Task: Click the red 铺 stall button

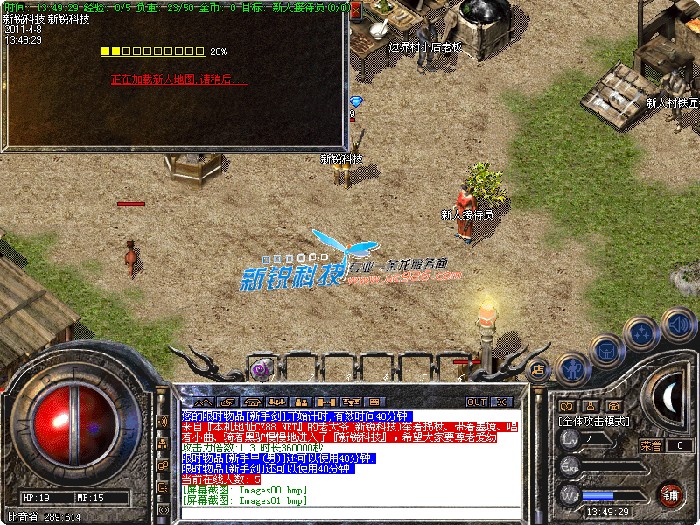Action: [668, 494]
